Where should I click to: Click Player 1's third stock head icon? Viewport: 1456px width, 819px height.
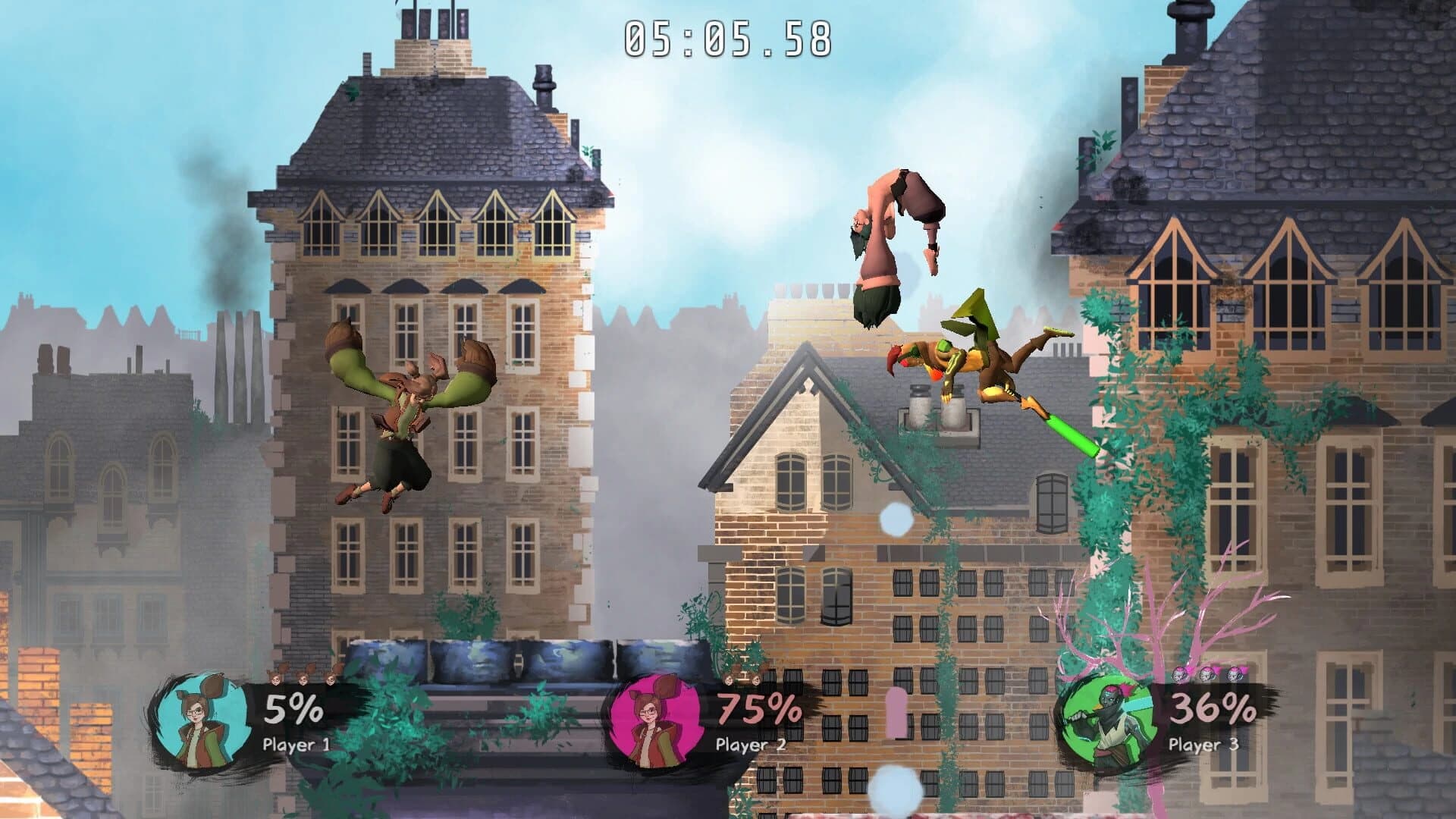coord(331,679)
